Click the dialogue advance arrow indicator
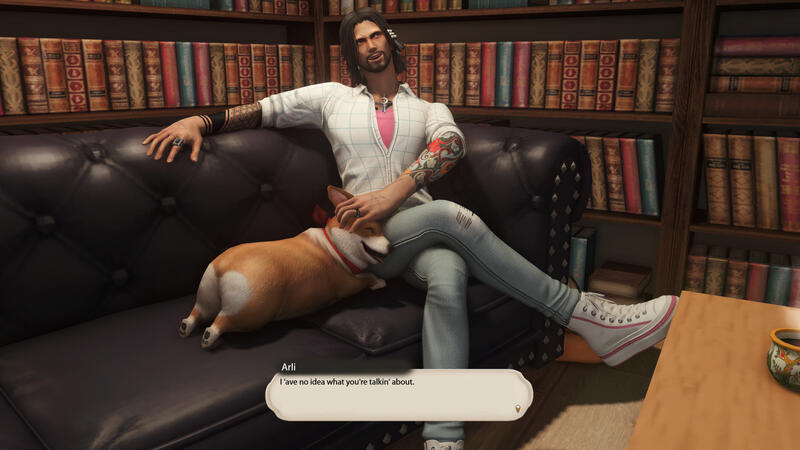This screenshot has height=450, width=800. (x=517, y=408)
